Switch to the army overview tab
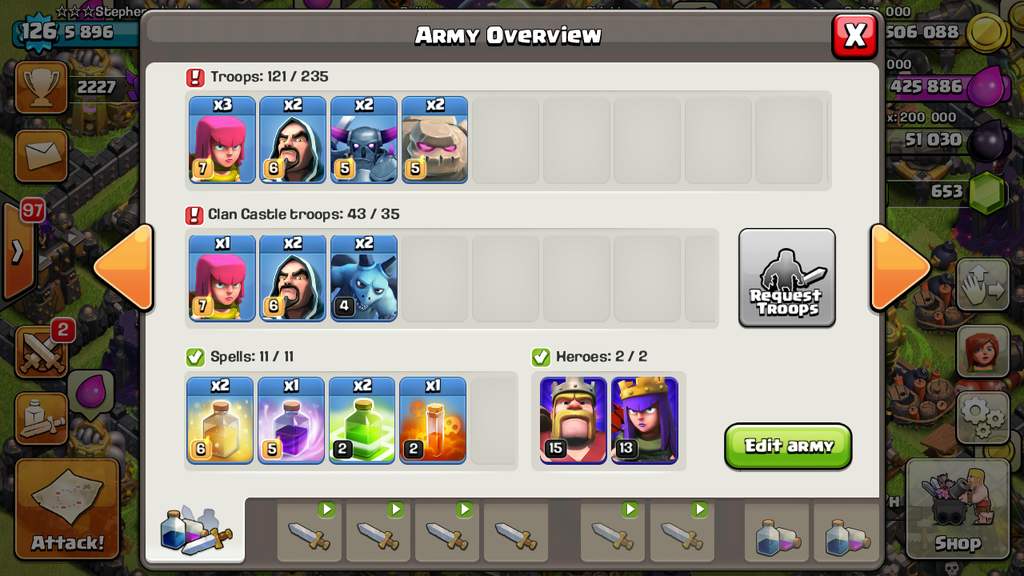This screenshot has height=576, width=1024. coord(195,530)
